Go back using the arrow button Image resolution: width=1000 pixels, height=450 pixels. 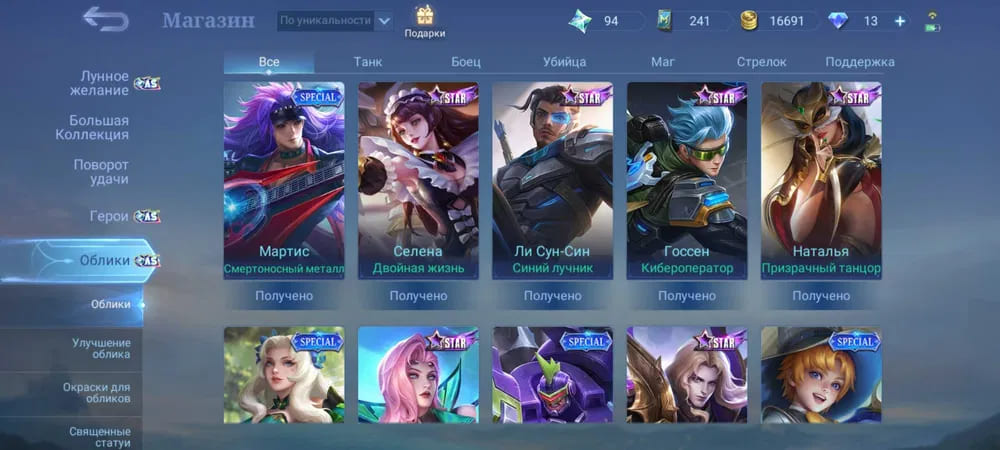104,19
